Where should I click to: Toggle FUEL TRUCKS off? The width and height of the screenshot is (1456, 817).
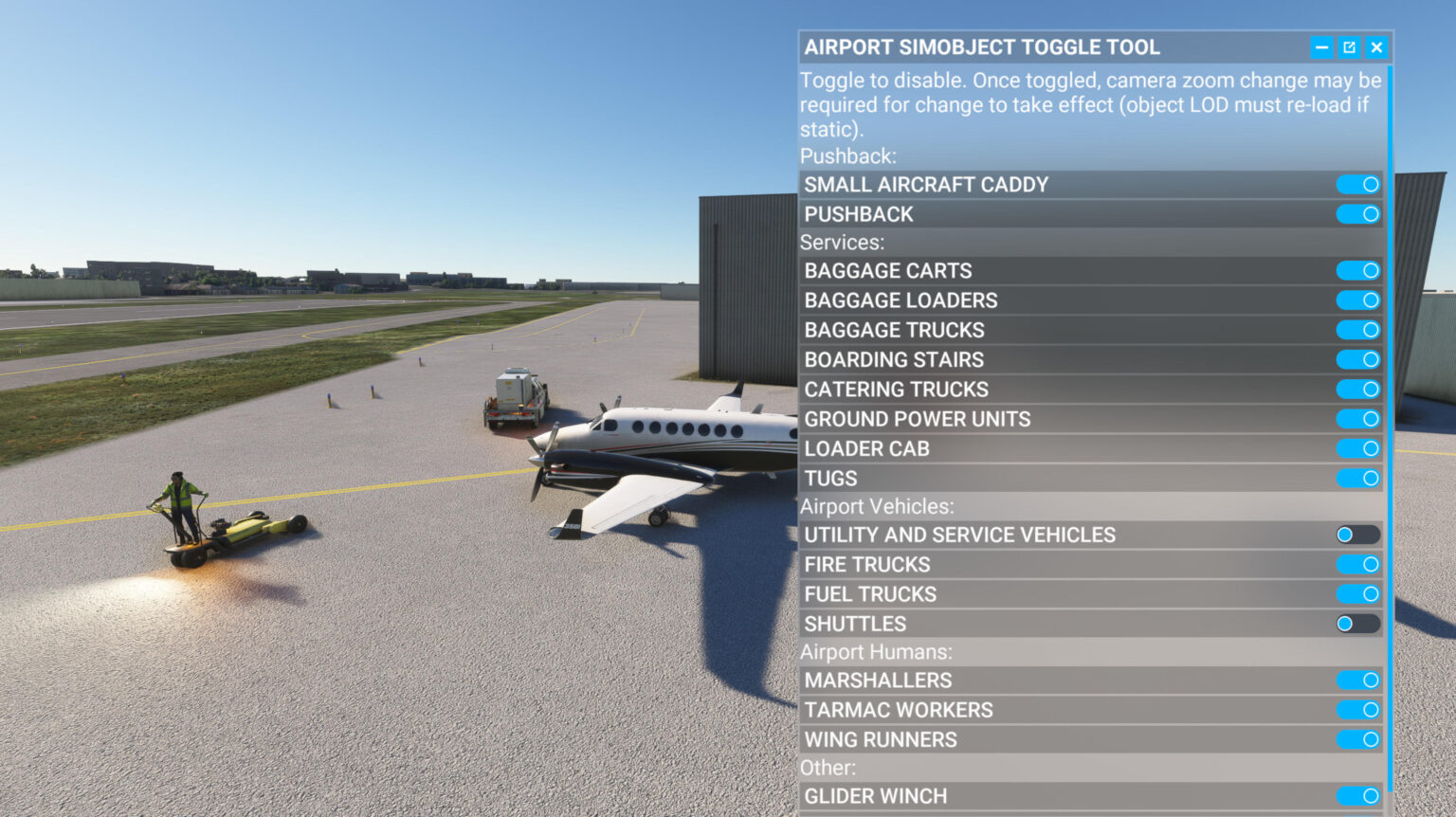click(1357, 593)
